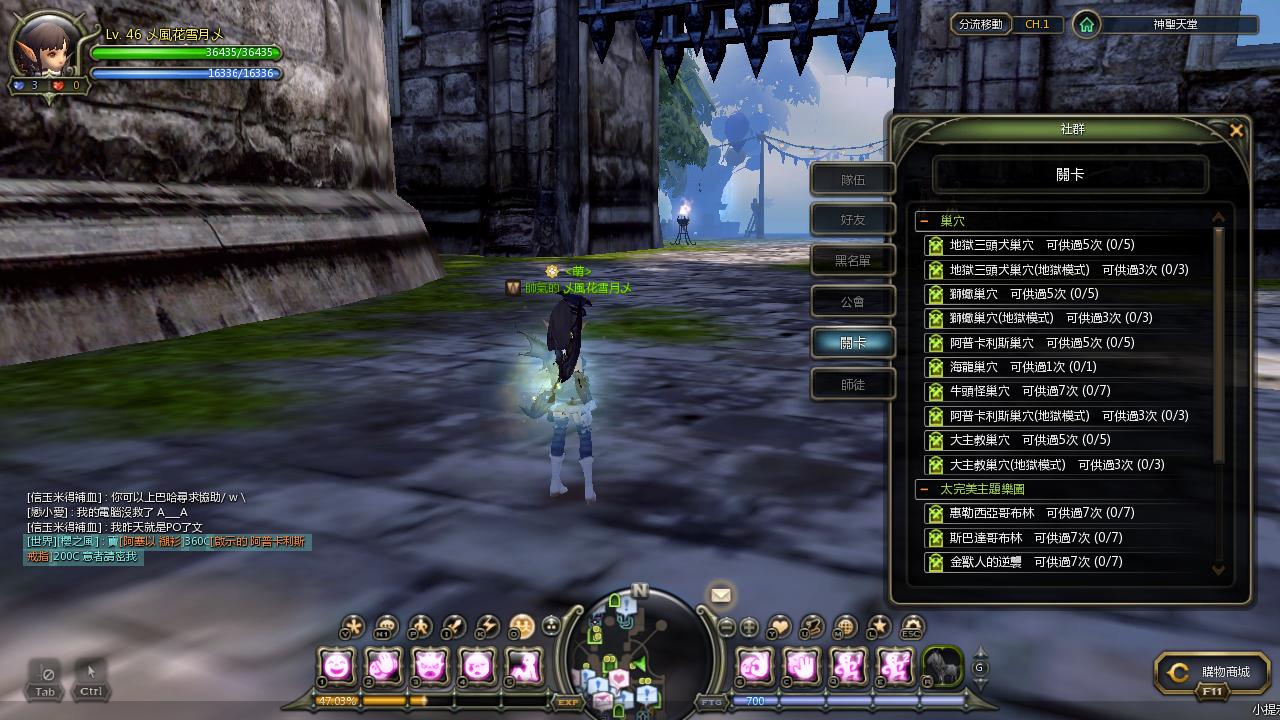
Task: Click the character portrait avatar
Action: click(47, 47)
